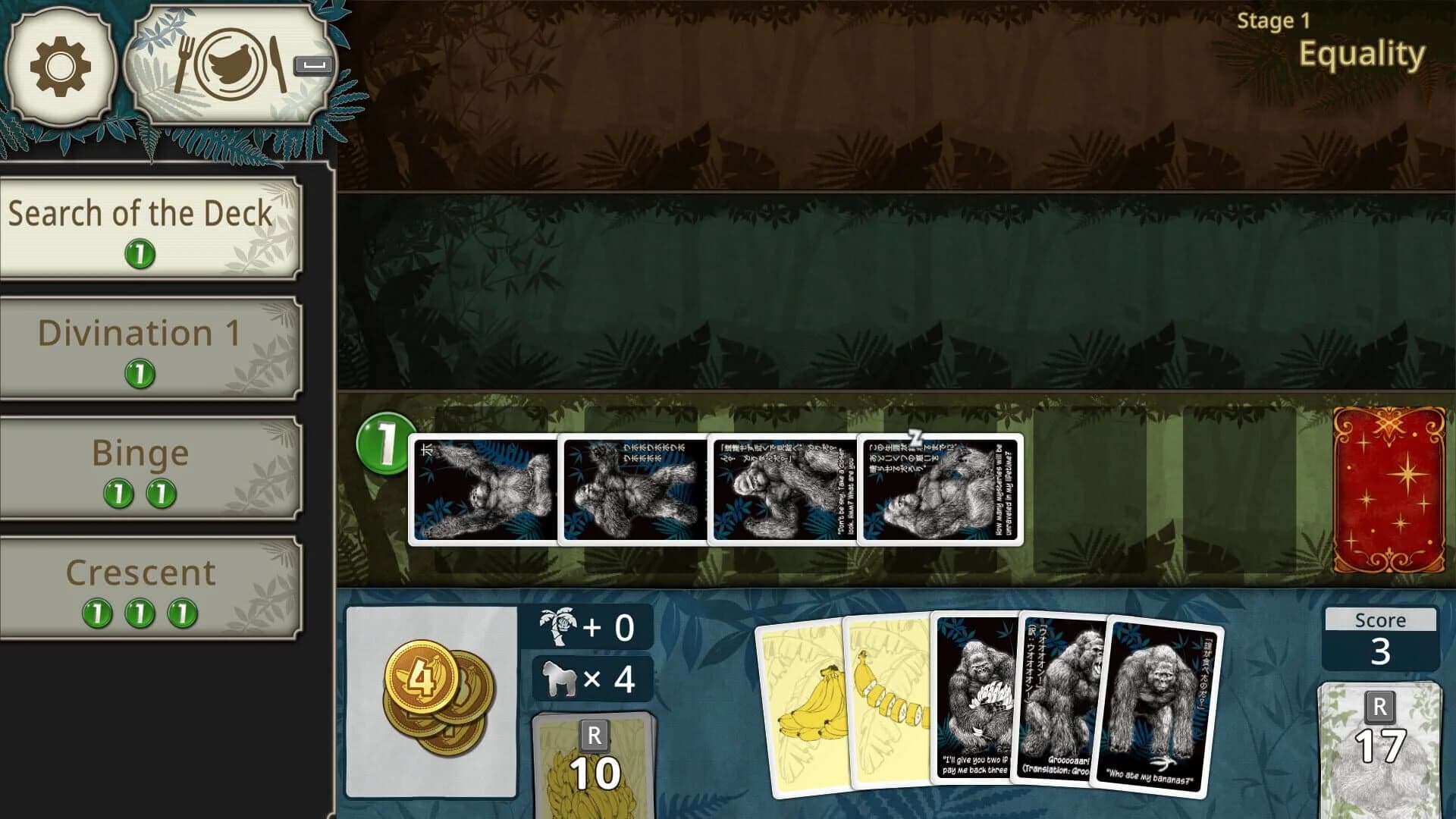Open the settings gear

61,68
